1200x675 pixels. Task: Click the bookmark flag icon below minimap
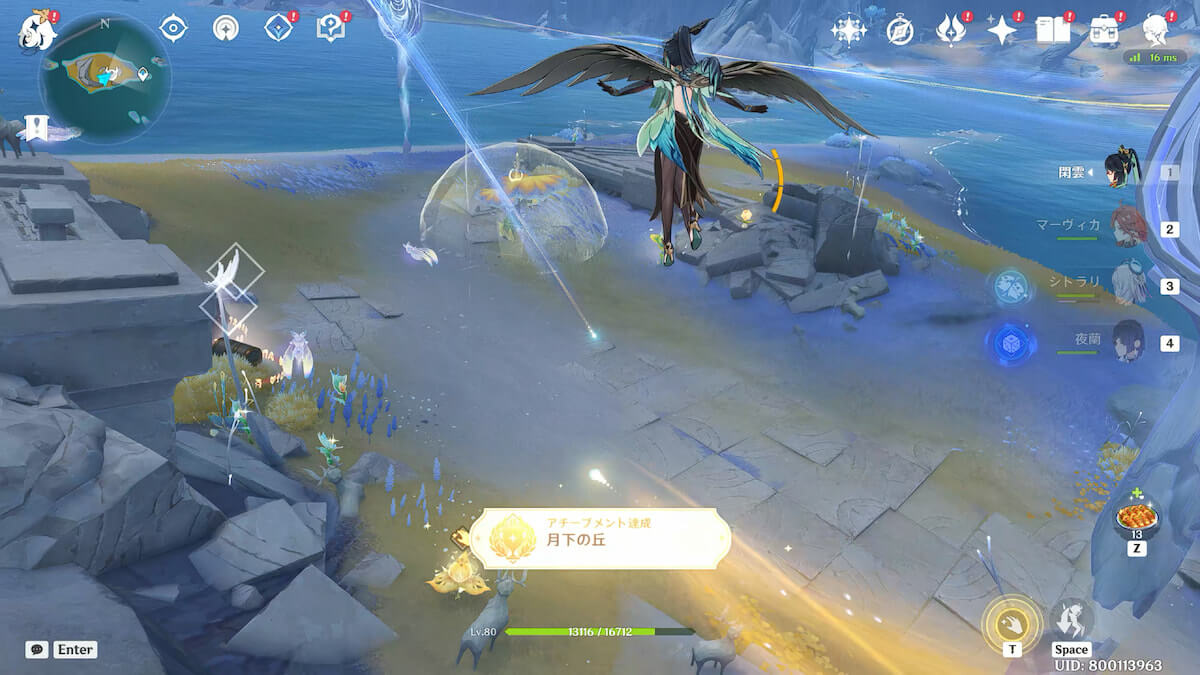(x=37, y=127)
